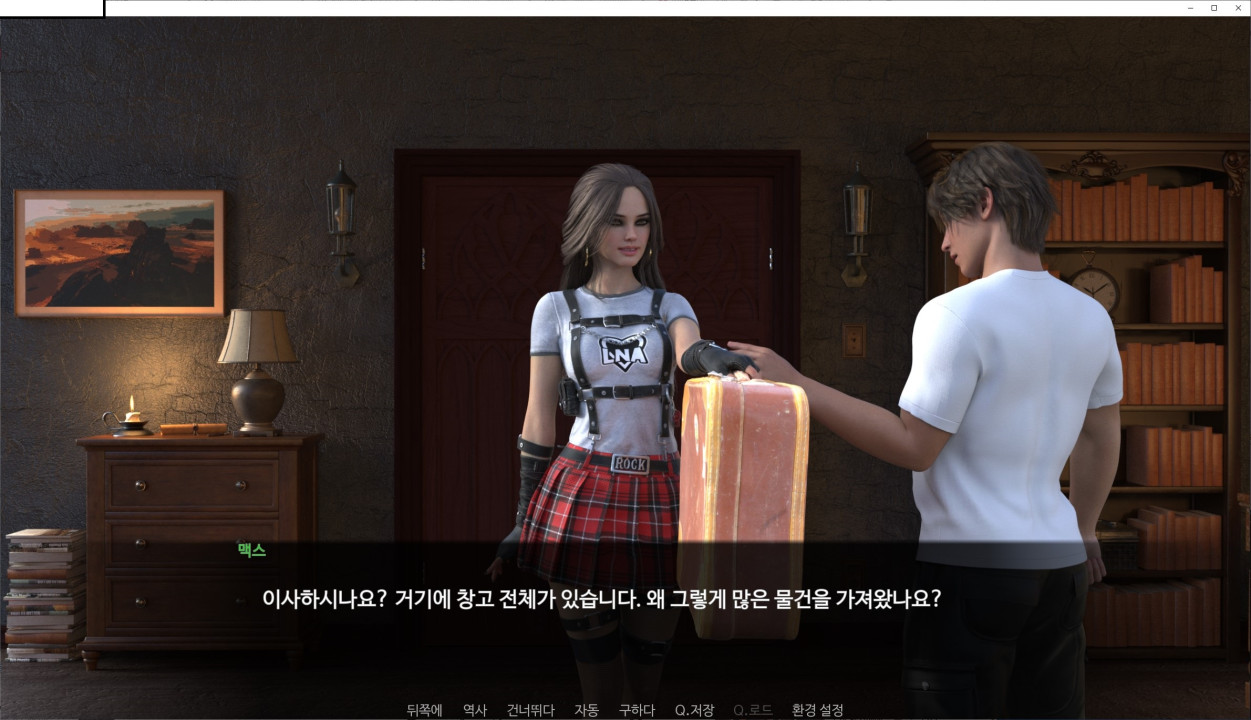Activate 건너뛰다 (Skip) in the quick menu
Viewport: 1251px width, 720px height.
[530, 710]
